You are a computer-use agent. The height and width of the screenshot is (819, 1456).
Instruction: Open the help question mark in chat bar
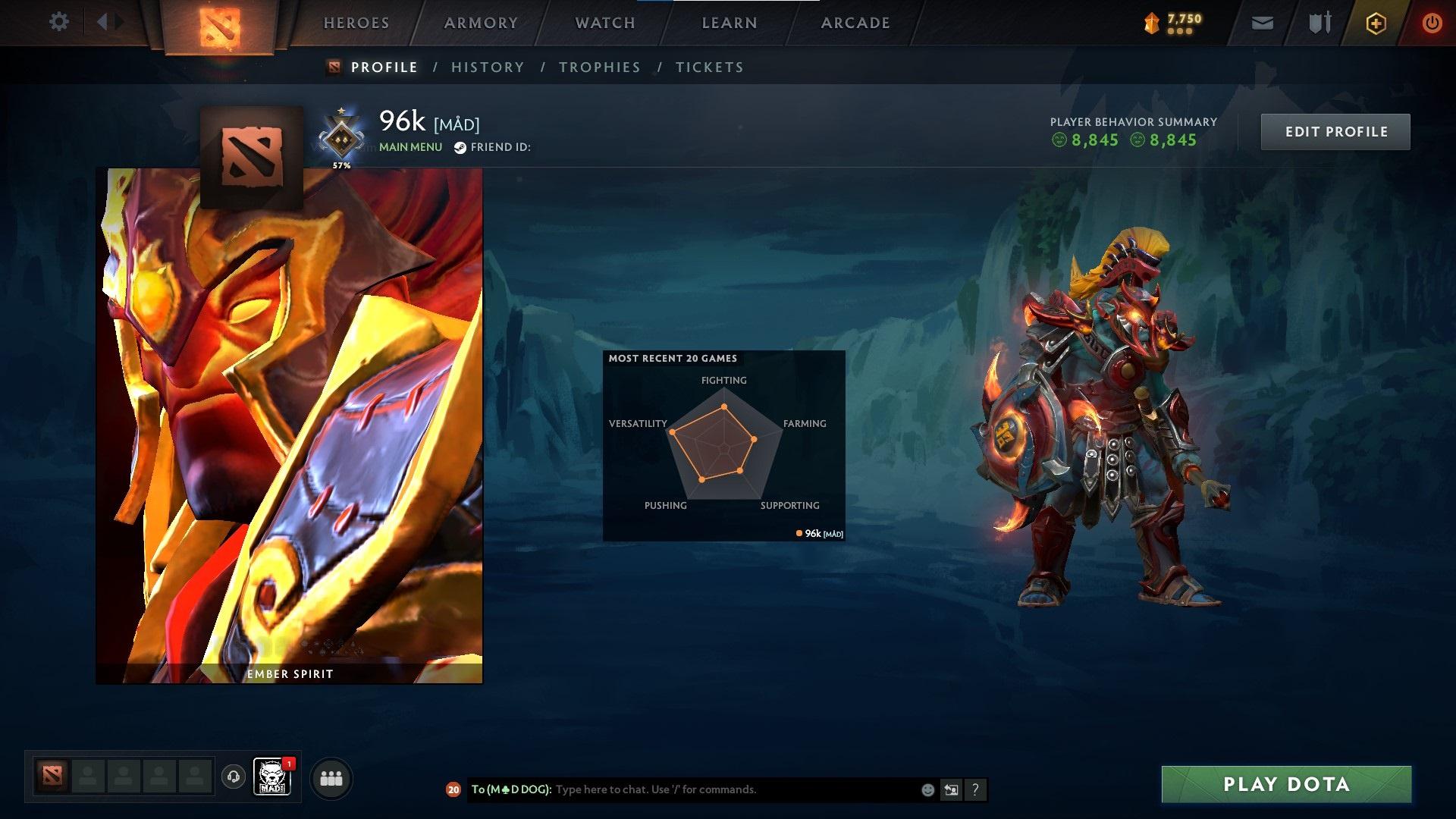click(x=975, y=789)
